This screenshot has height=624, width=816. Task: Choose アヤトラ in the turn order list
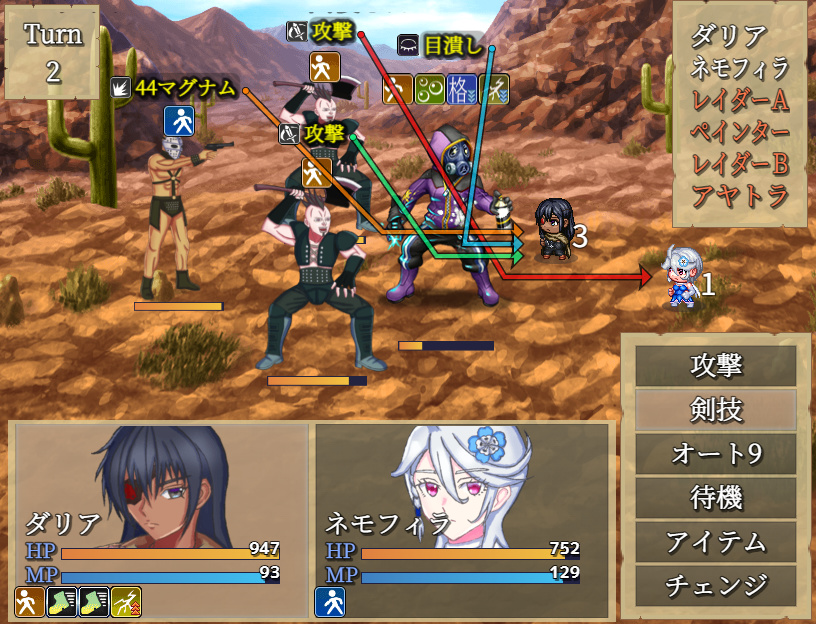coord(740,195)
